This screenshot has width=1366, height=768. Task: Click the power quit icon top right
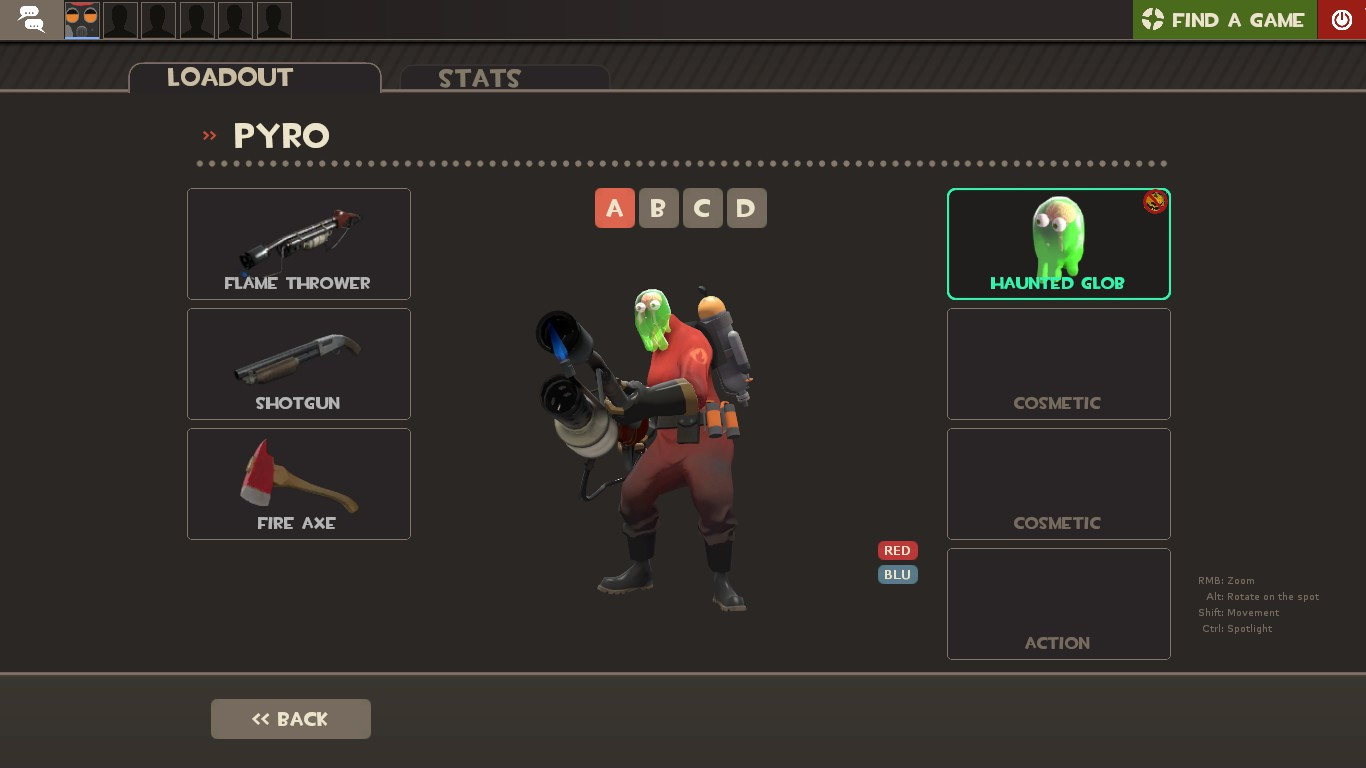pos(1341,19)
